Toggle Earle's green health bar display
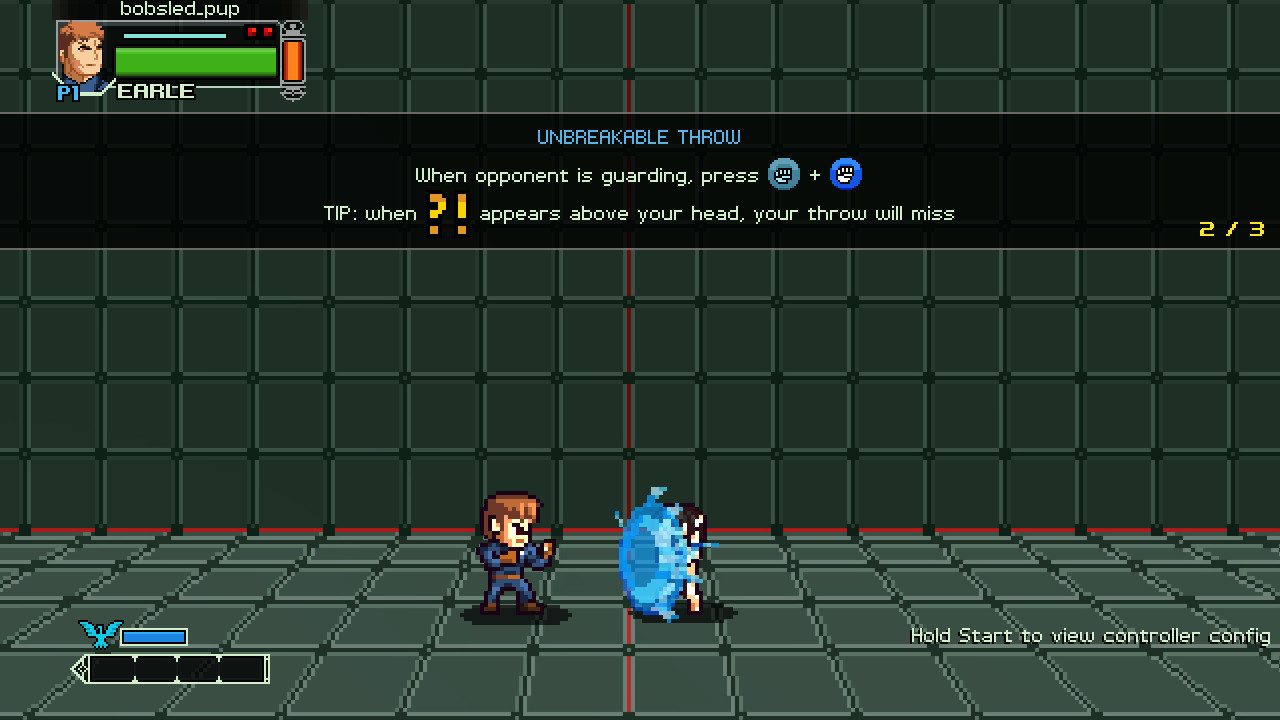This screenshot has height=720, width=1280. (195, 60)
